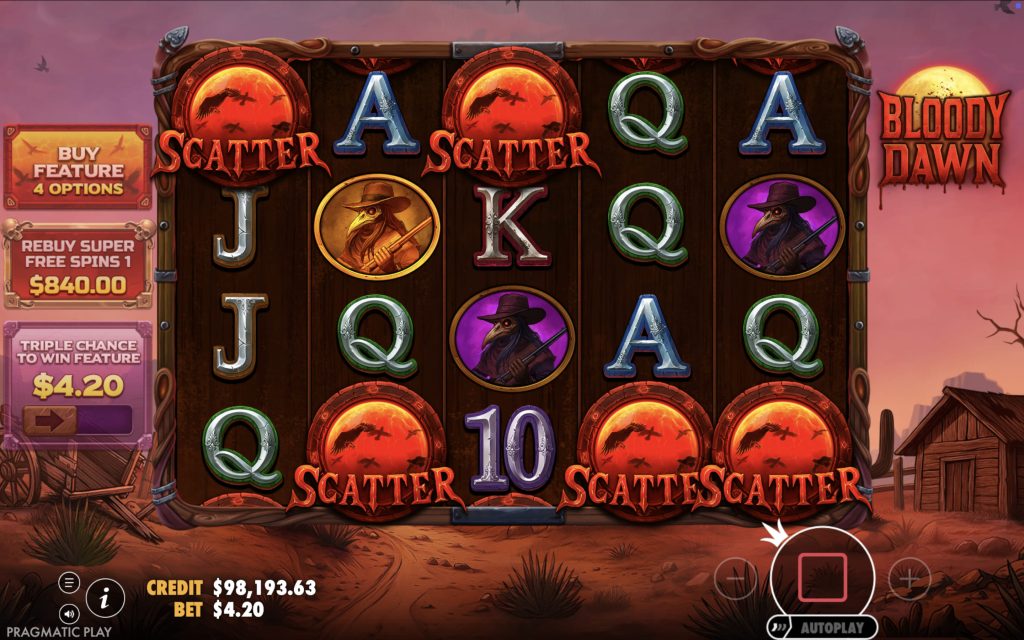Viewport: 1024px width, 640px height.
Task: Increase the bet with the plus button
Action: click(909, 578)
